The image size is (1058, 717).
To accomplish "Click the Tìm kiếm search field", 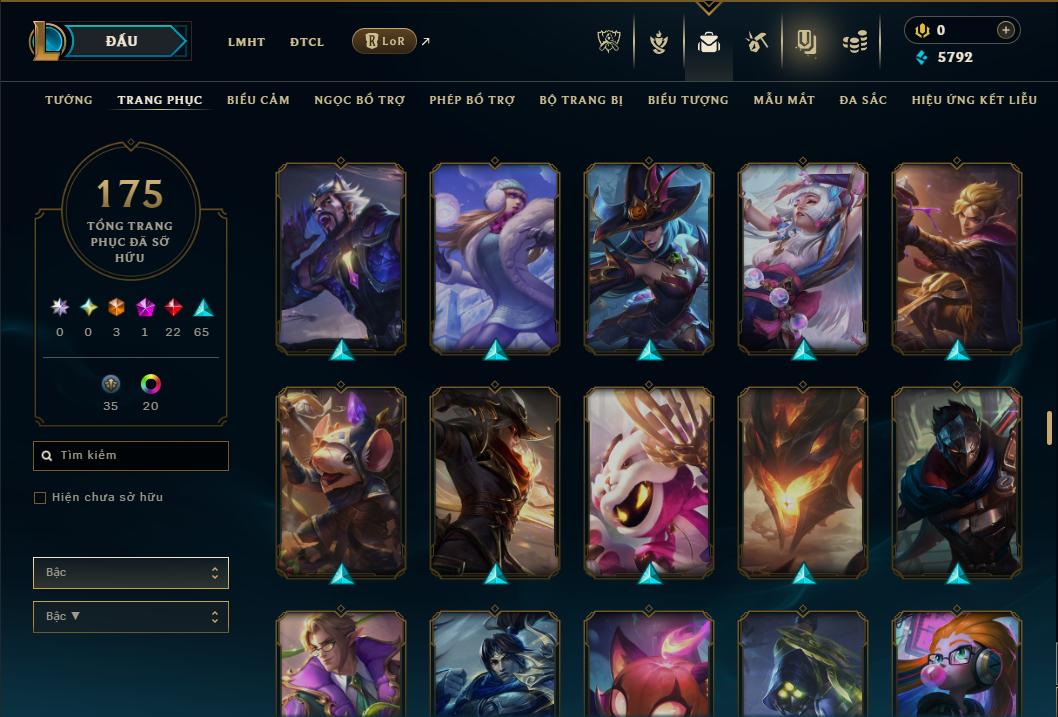I will (131, 456).
